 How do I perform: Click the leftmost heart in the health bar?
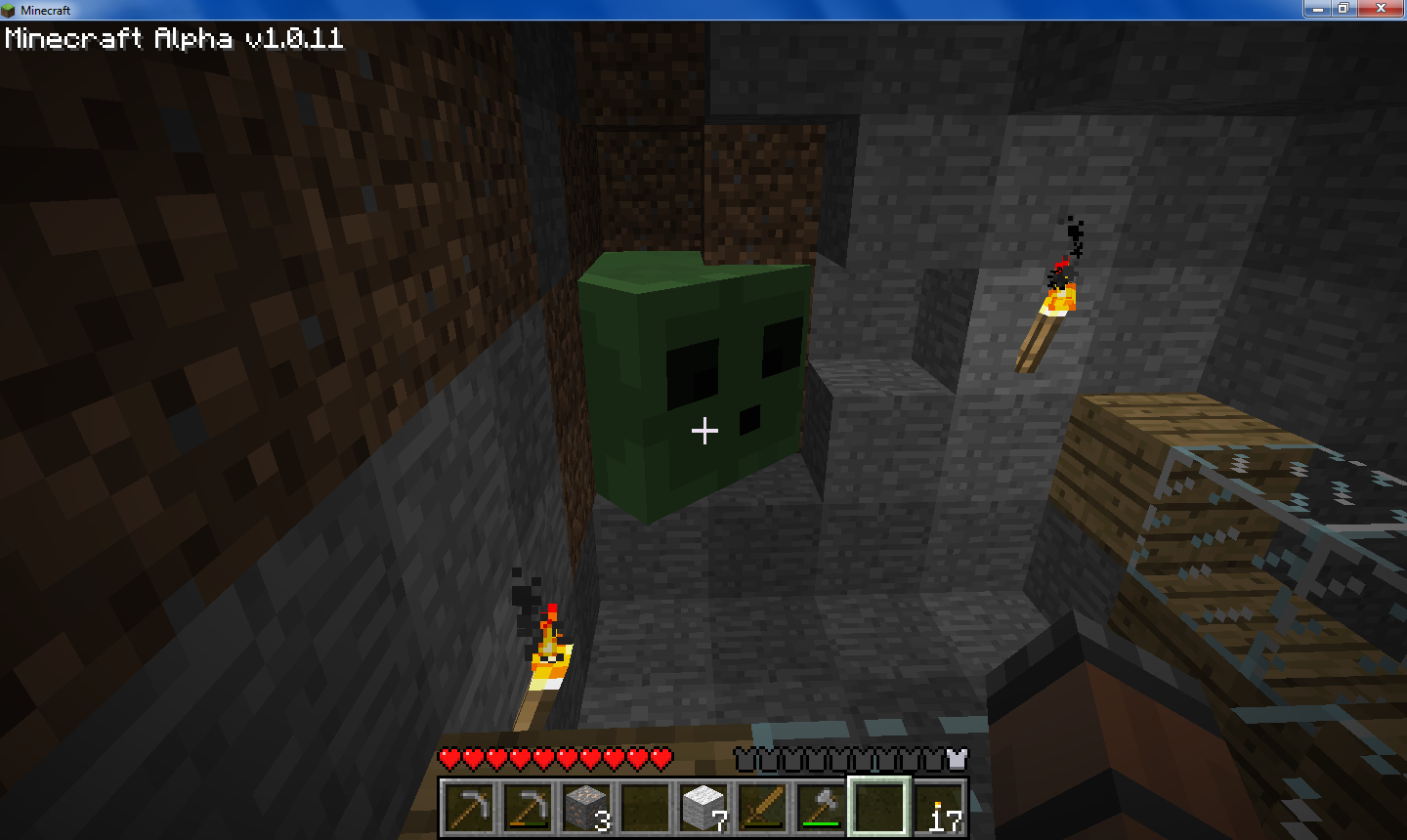click(x=449, y=755)
